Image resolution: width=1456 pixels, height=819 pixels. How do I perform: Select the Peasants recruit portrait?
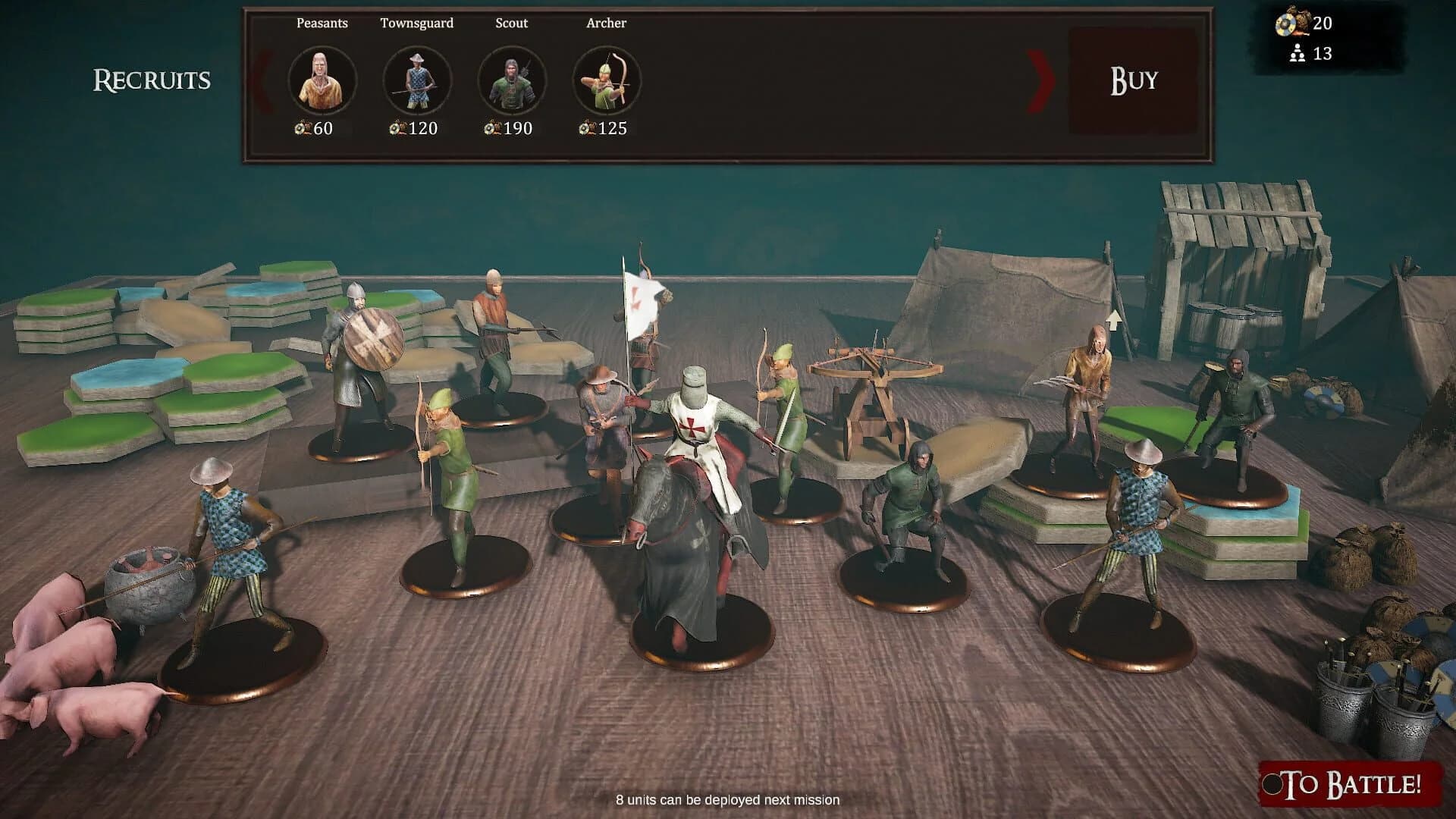coord(322,79)
